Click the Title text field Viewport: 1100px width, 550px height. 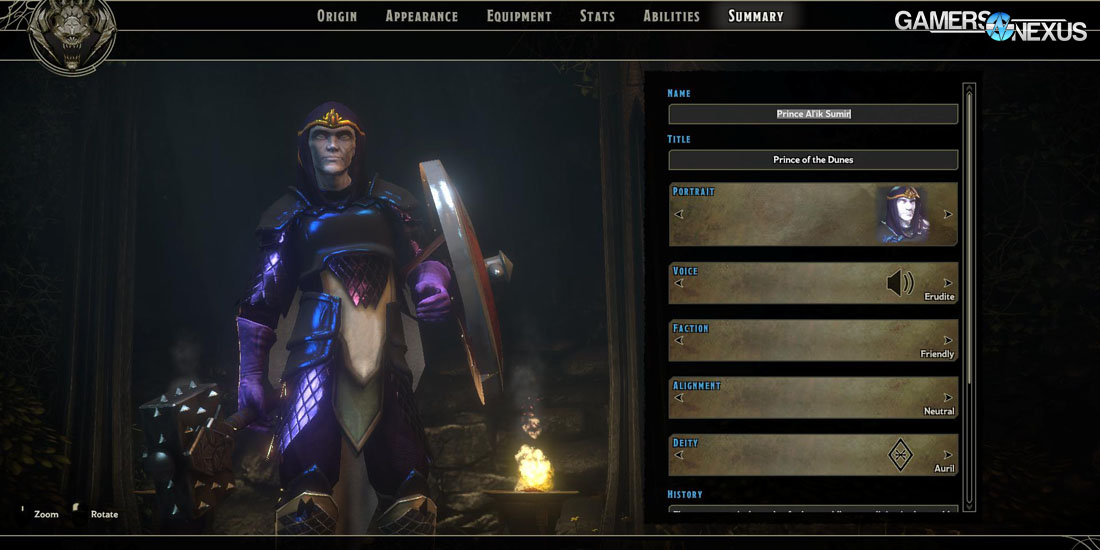tap(813, 160)
